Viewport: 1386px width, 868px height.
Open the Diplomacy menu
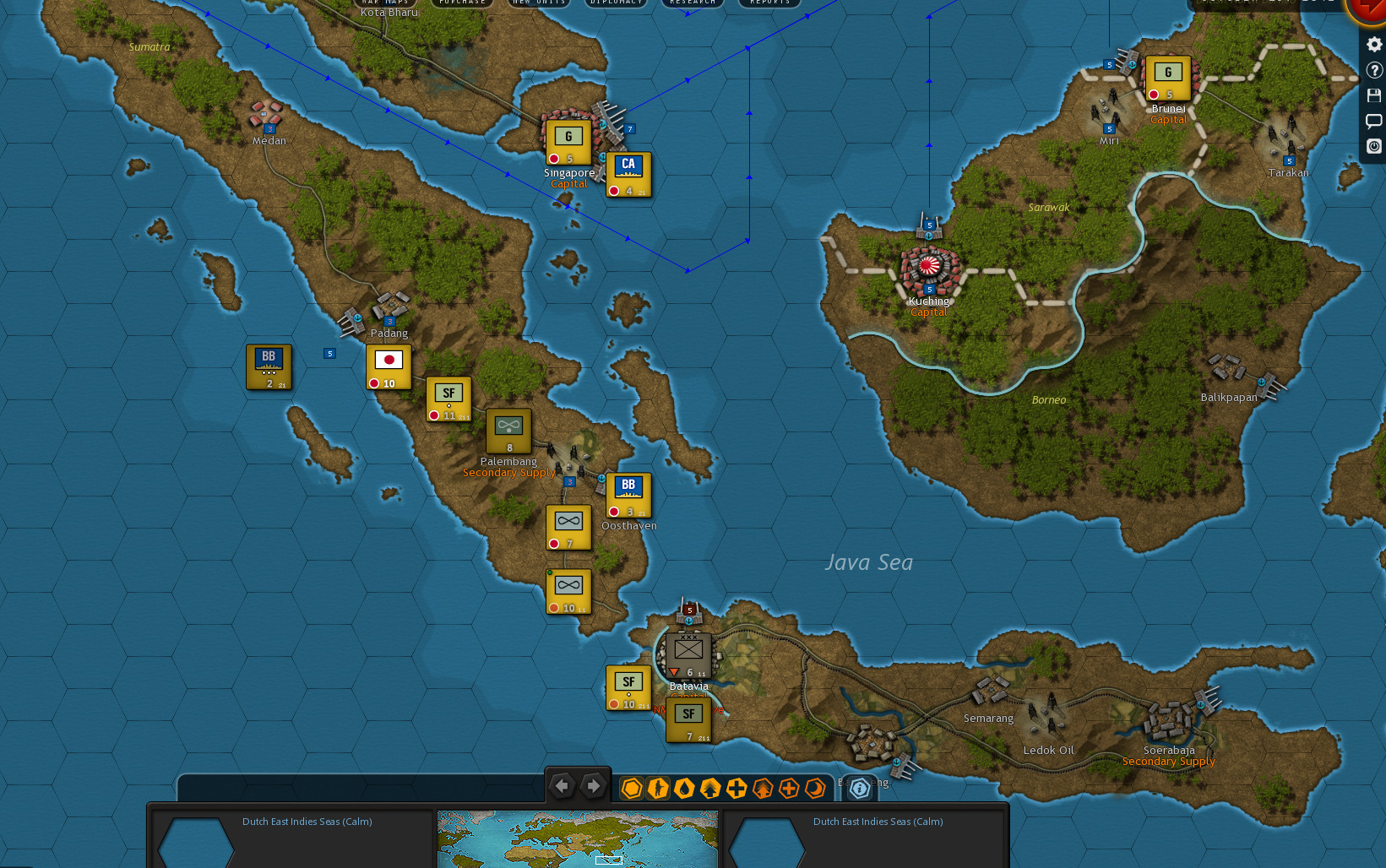pos(616,3)
